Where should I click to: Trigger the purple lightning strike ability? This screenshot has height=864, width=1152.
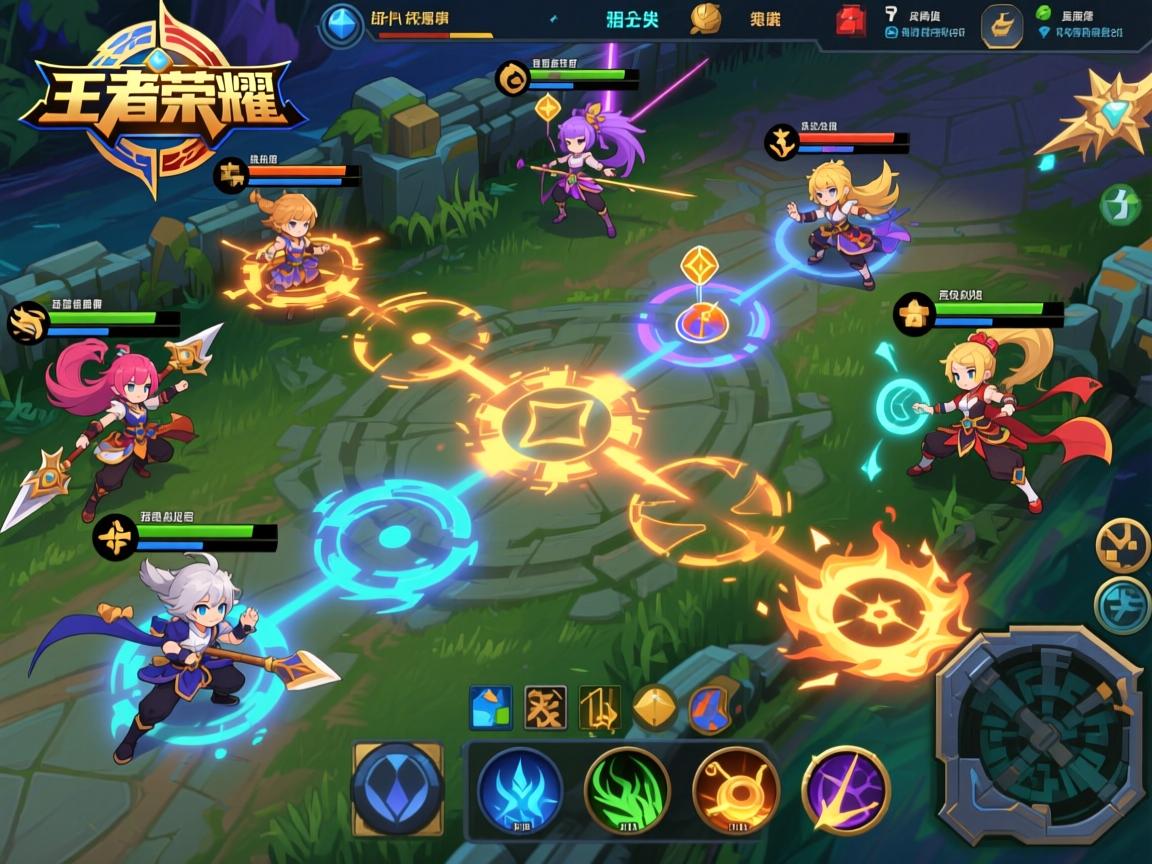coord(846,790)
